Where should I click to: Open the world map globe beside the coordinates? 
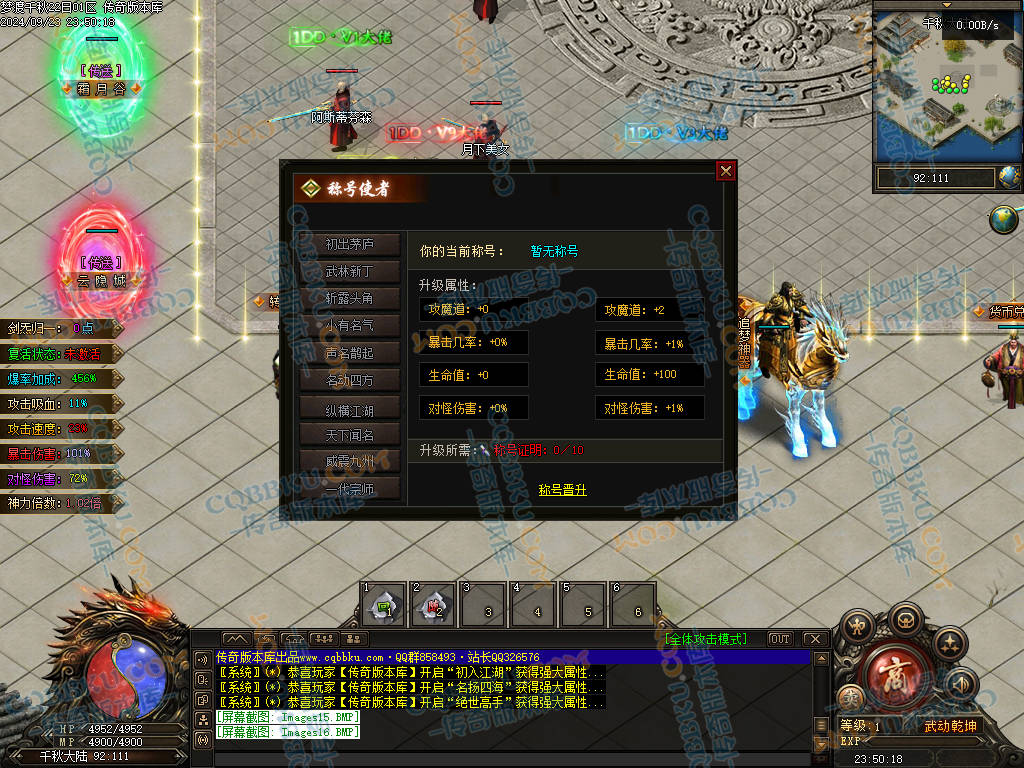[1010, 178]
